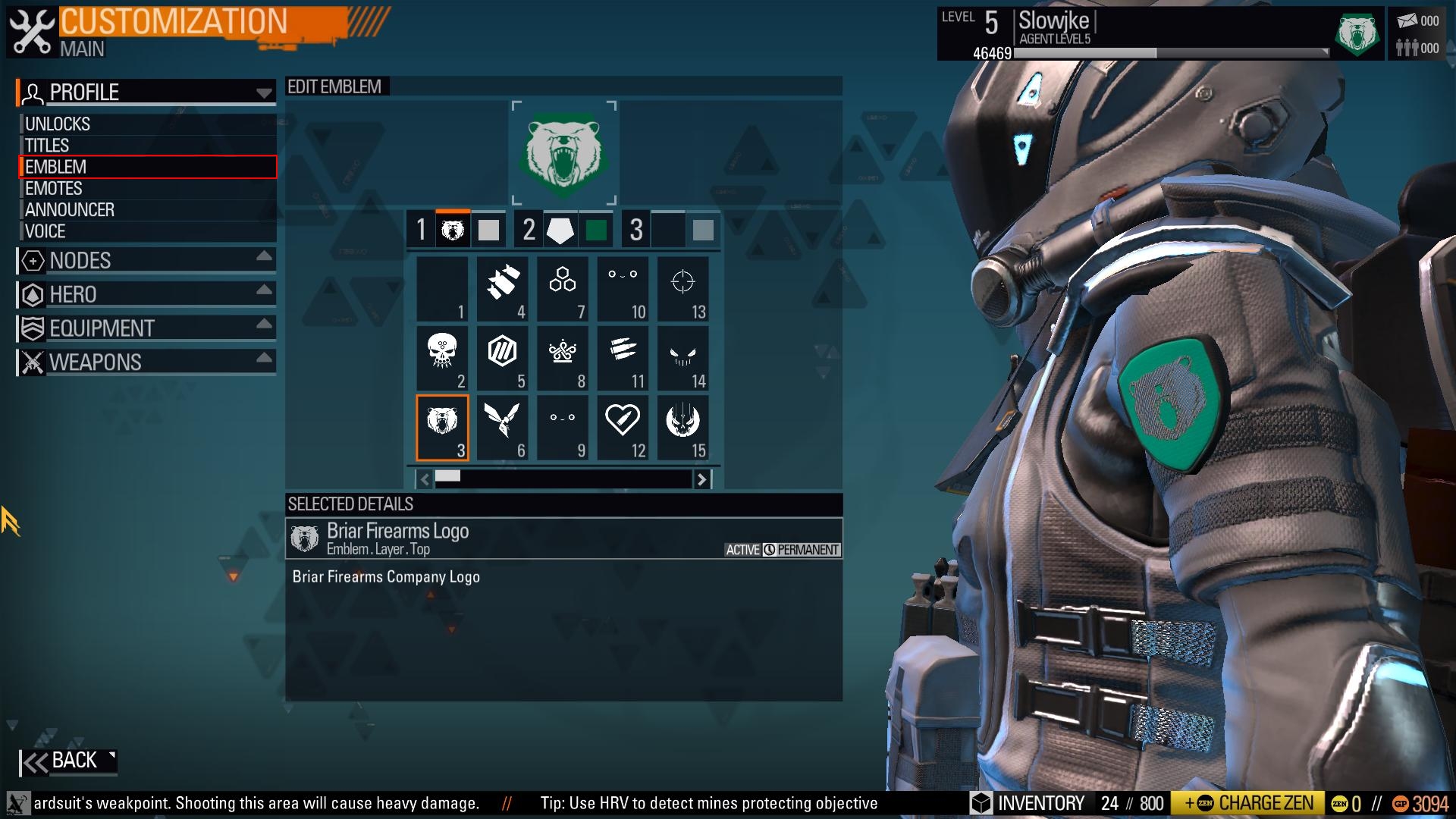Choose the heart emblem tile

coord(623,427)
